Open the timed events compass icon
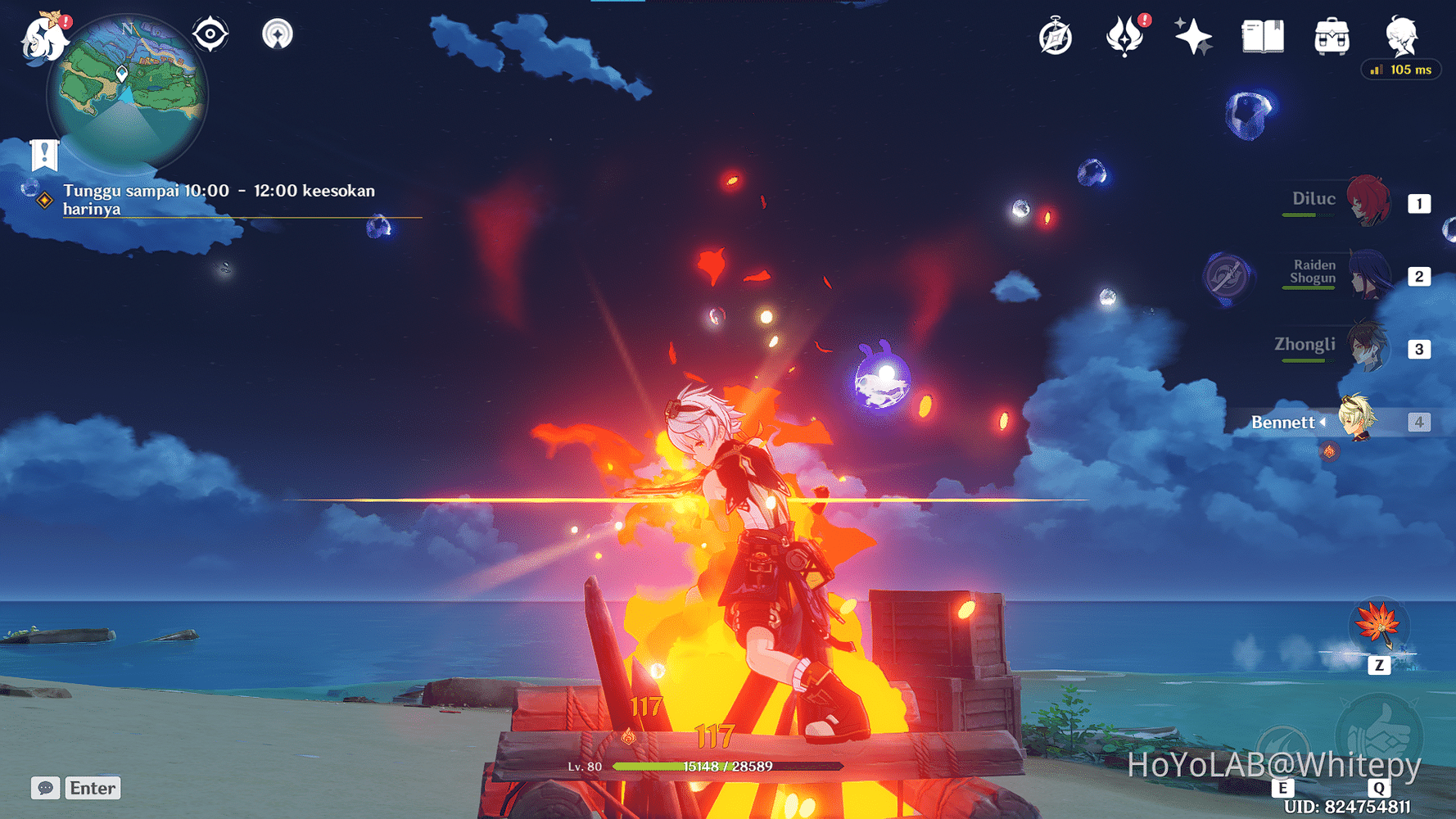 tap(1056, 36)
